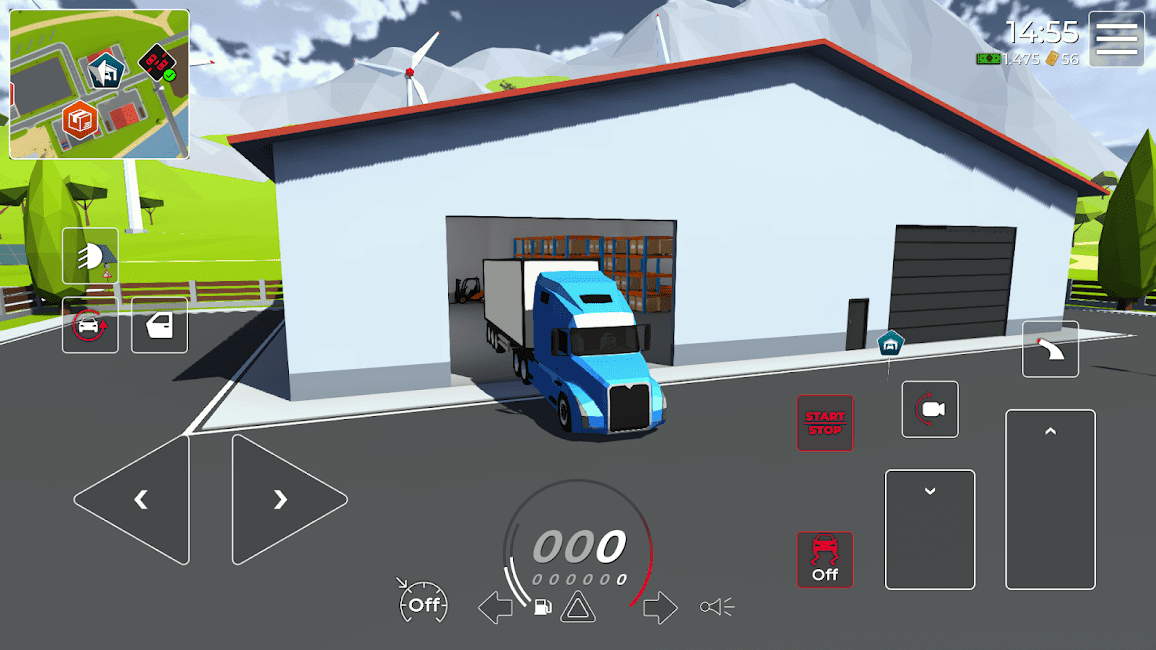Activate the left turn signal
Image resolution: width=1156 pixels, height=650 pixels.
point(495,607)
